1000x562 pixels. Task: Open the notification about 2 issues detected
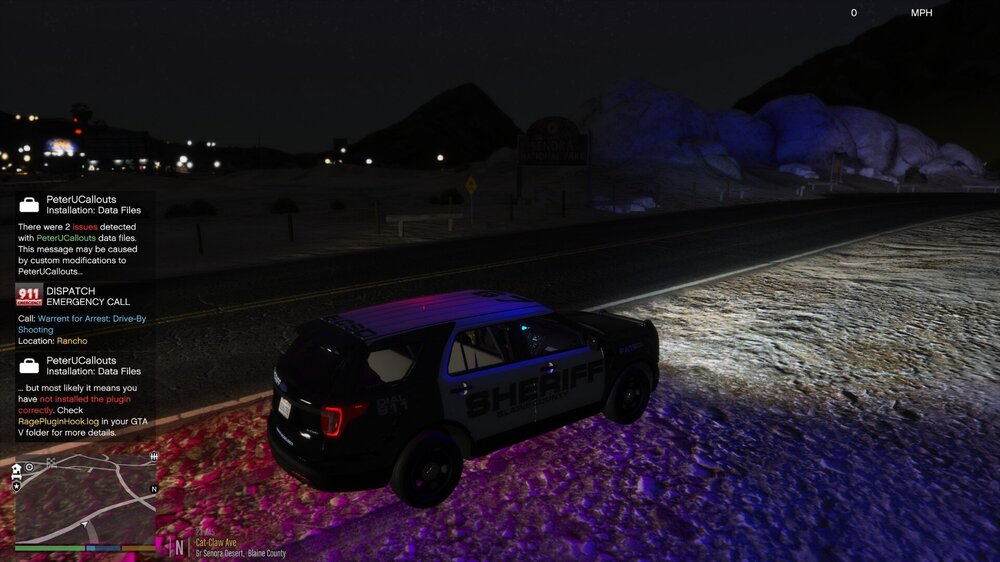[85, 236]
